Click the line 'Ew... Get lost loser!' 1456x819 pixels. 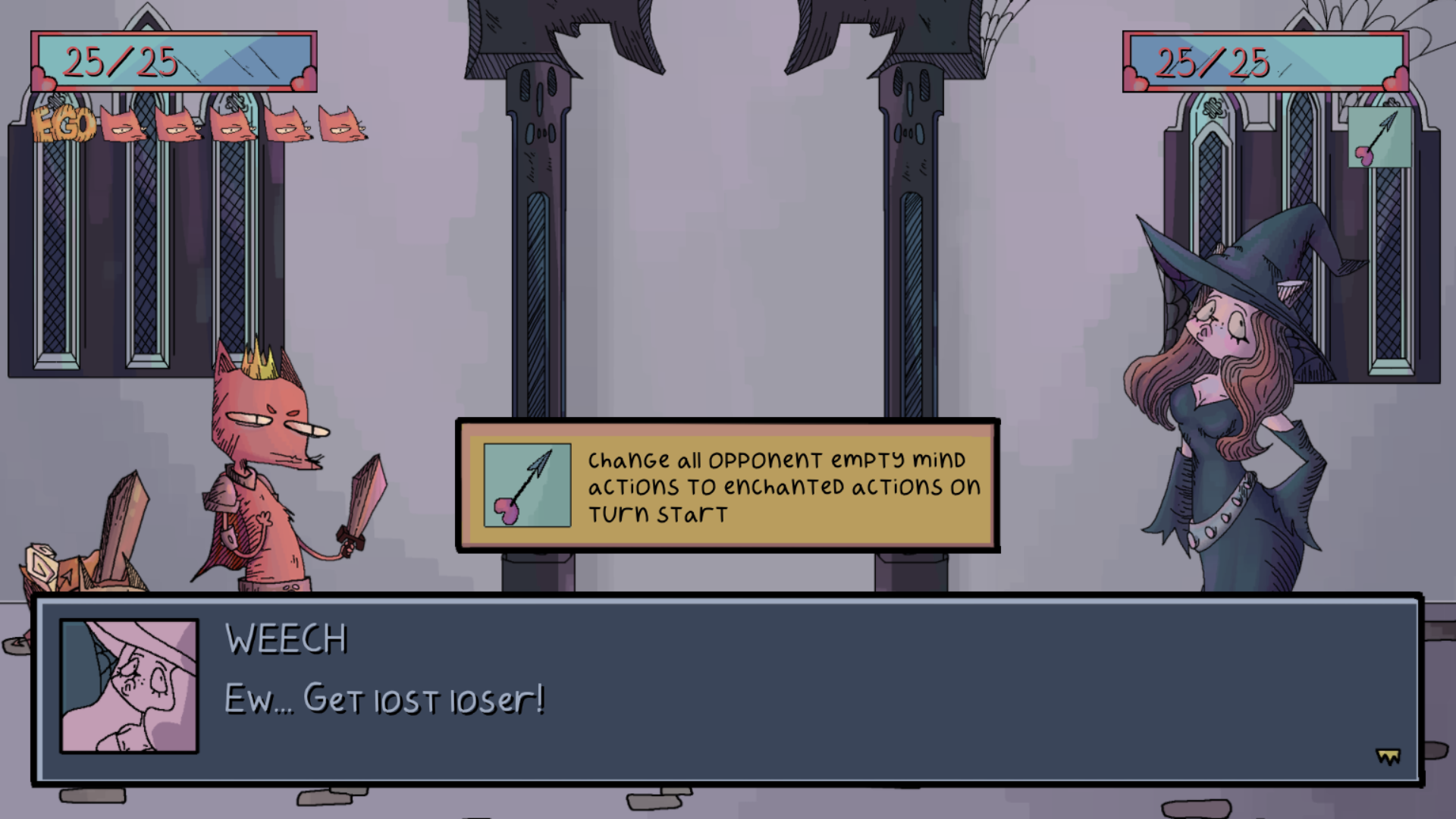click(383, 701)
